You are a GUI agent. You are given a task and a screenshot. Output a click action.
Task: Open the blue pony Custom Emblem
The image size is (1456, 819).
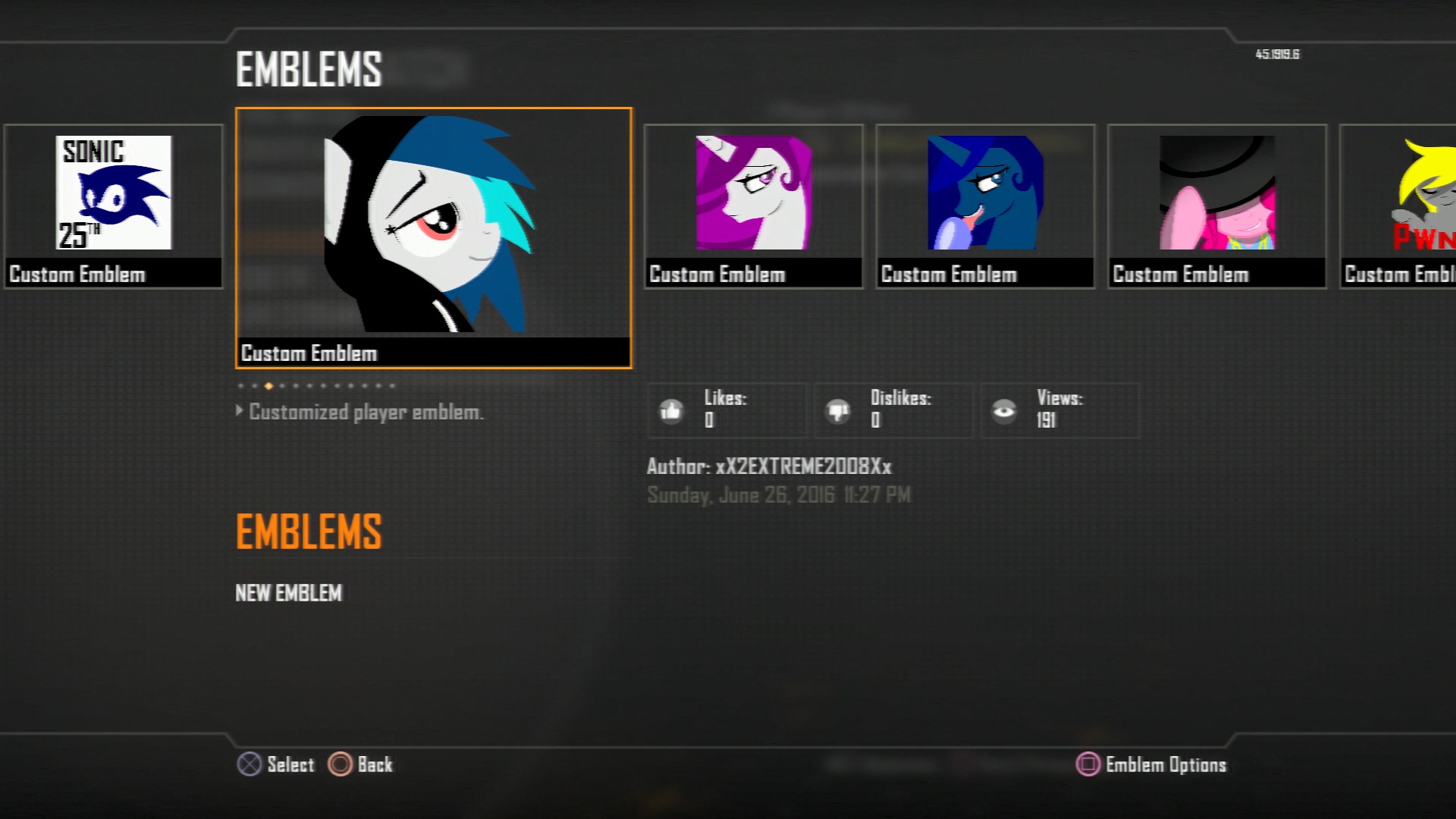pos(984,193)
